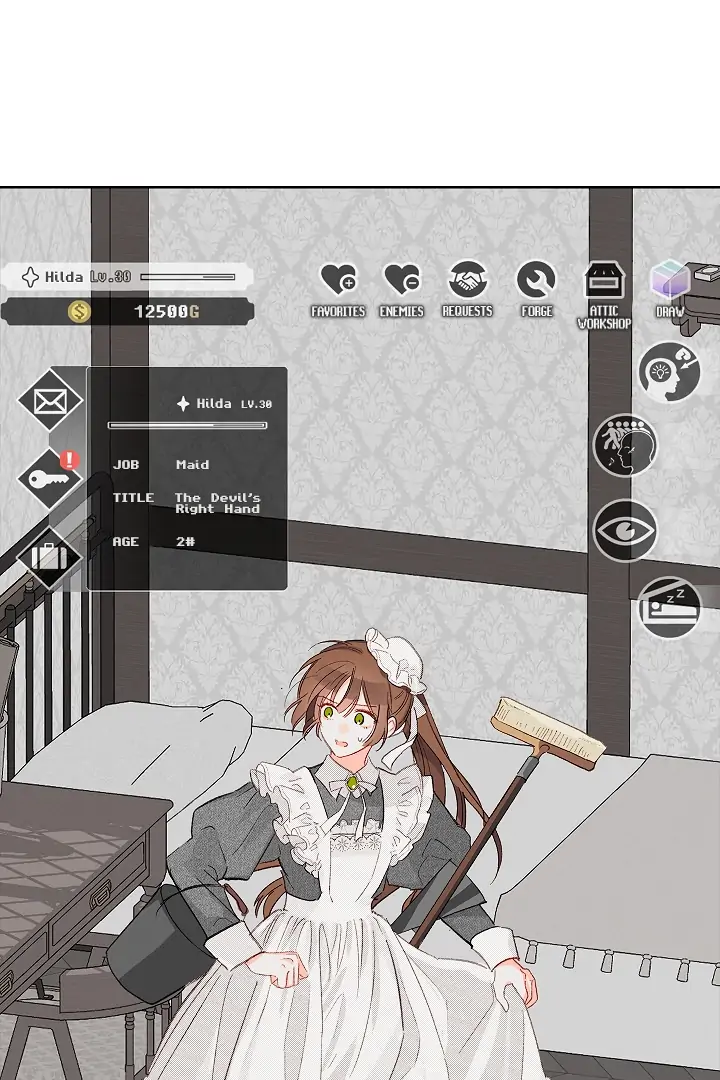Open the Favorites heart icon
The width and height of the screenshot is (720, 1080).
pyautogui.click(x=338, y=282)
